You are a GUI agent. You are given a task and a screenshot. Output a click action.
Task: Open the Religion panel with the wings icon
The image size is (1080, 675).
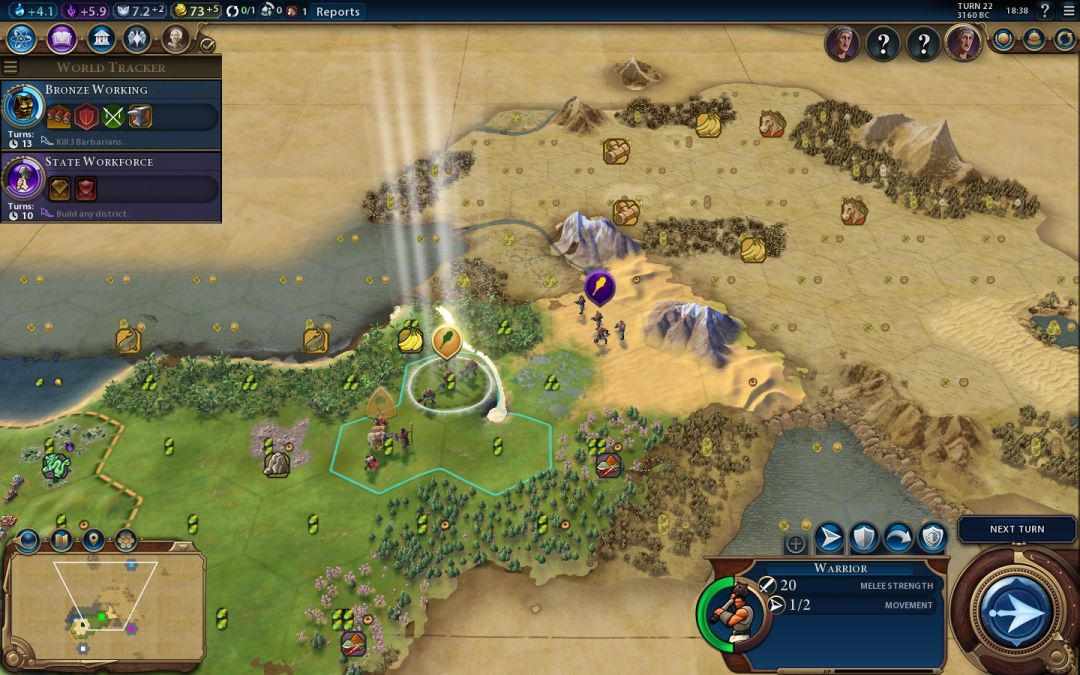[x=138, y=39]
